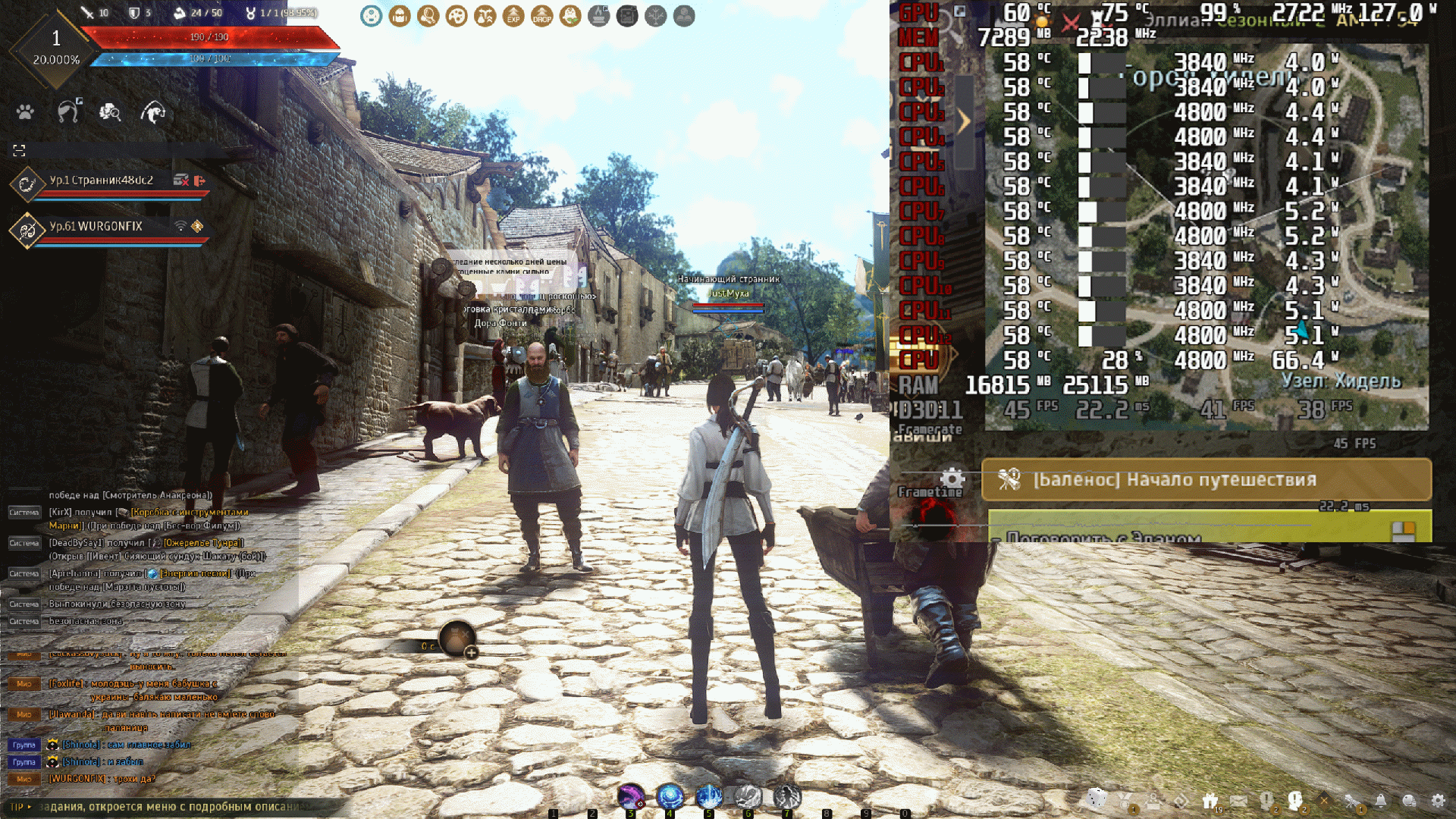Click the red leave-party icon beside Странник48dc2
1456x819 pixels.
pos(199,180)
